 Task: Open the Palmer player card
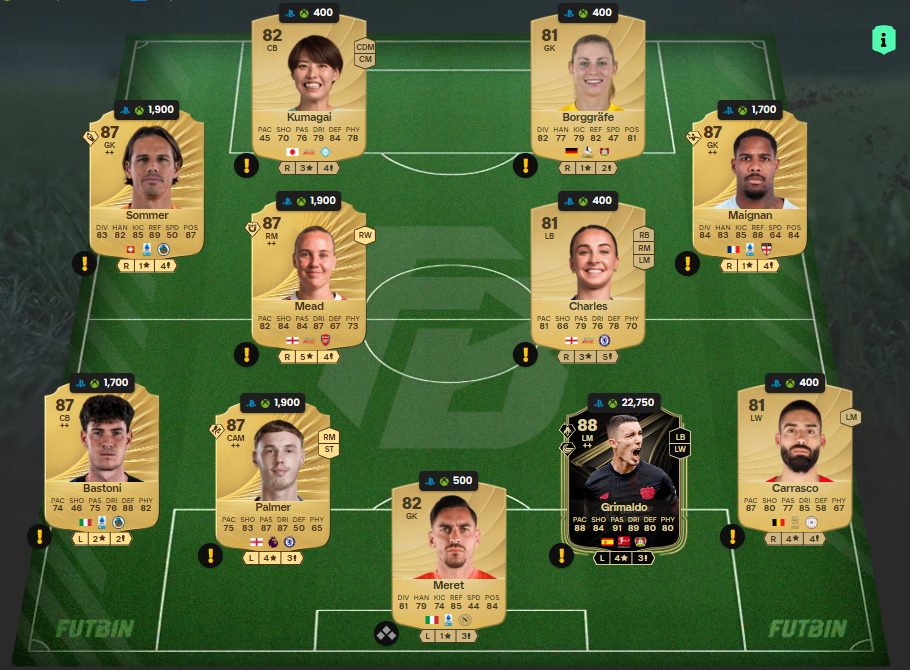(x=273, y=473)
